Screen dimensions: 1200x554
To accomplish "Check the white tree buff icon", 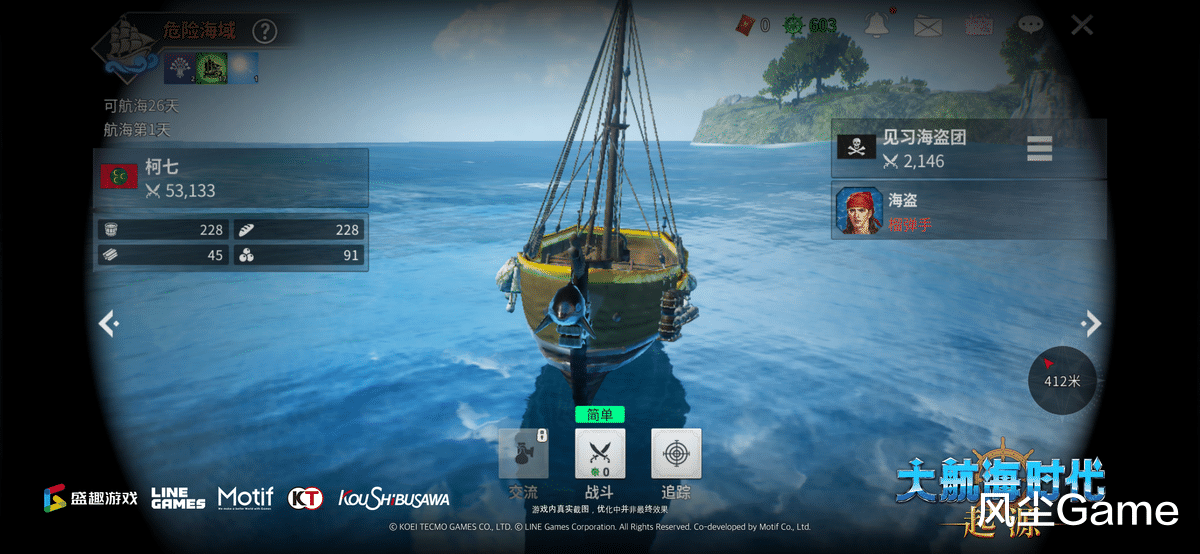I will pyautogui.click(x=179, y=67).
